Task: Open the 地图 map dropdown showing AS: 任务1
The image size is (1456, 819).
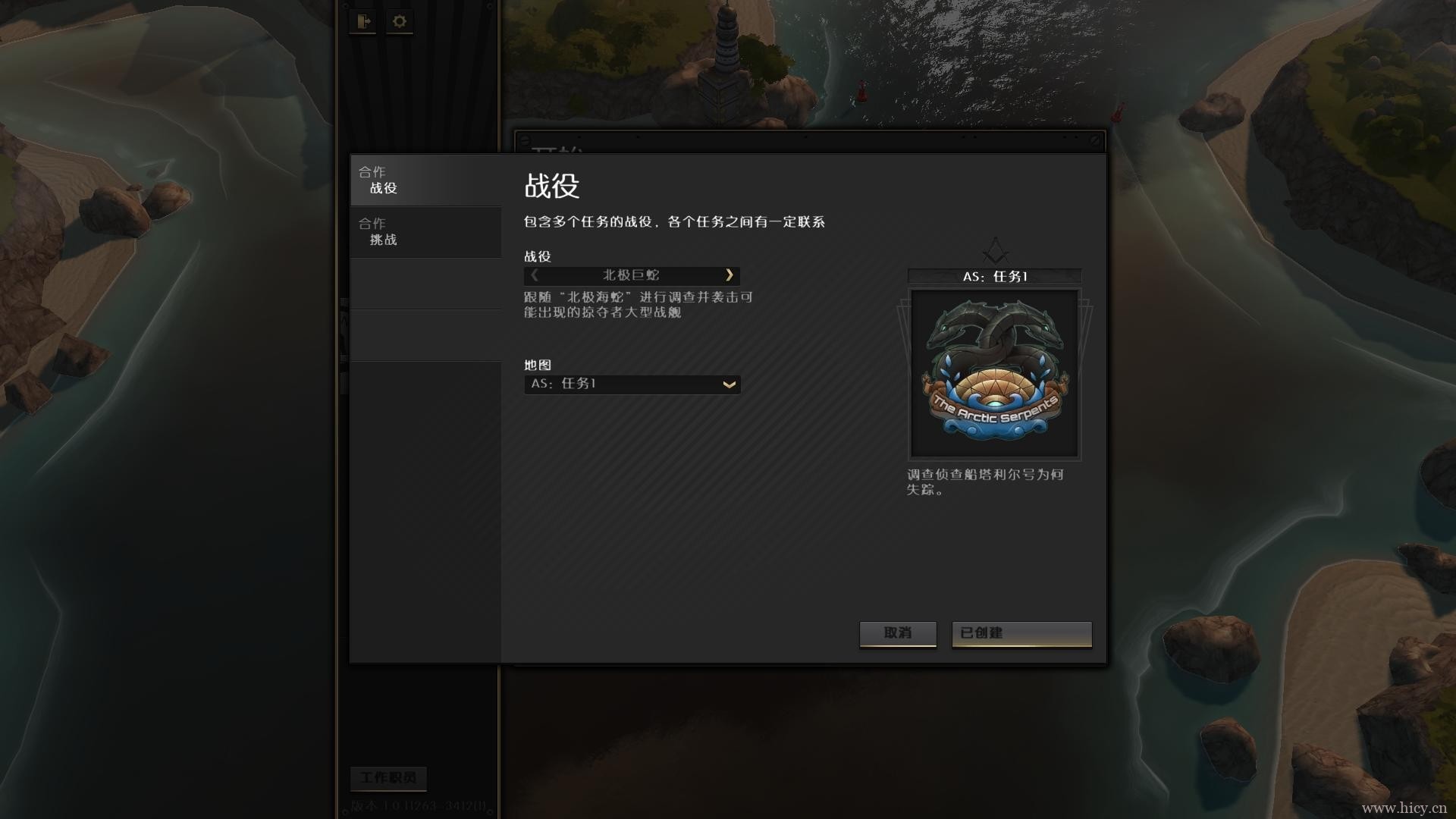Action: pos(632,384)
